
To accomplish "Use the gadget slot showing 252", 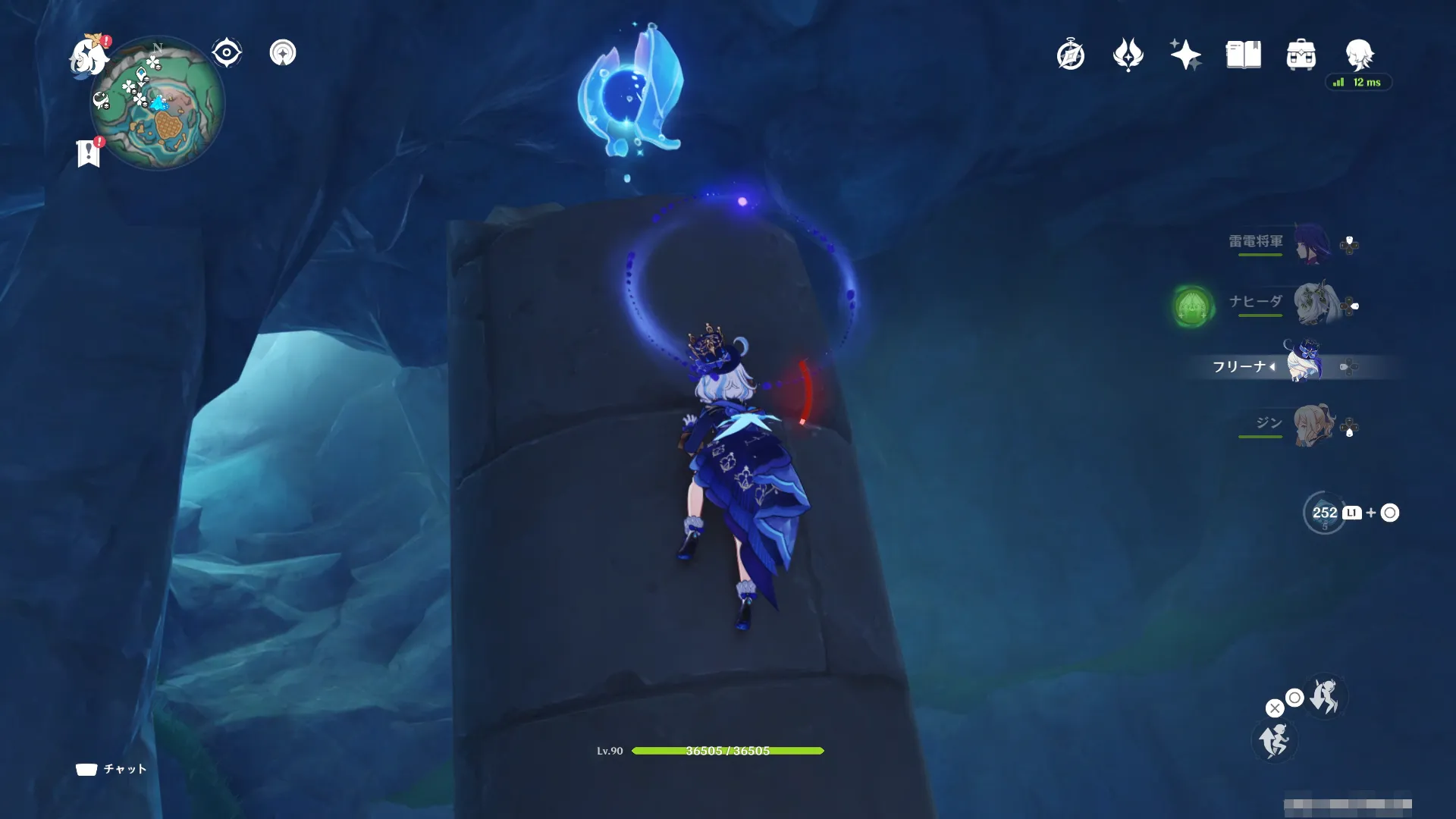I will 1324,513.
